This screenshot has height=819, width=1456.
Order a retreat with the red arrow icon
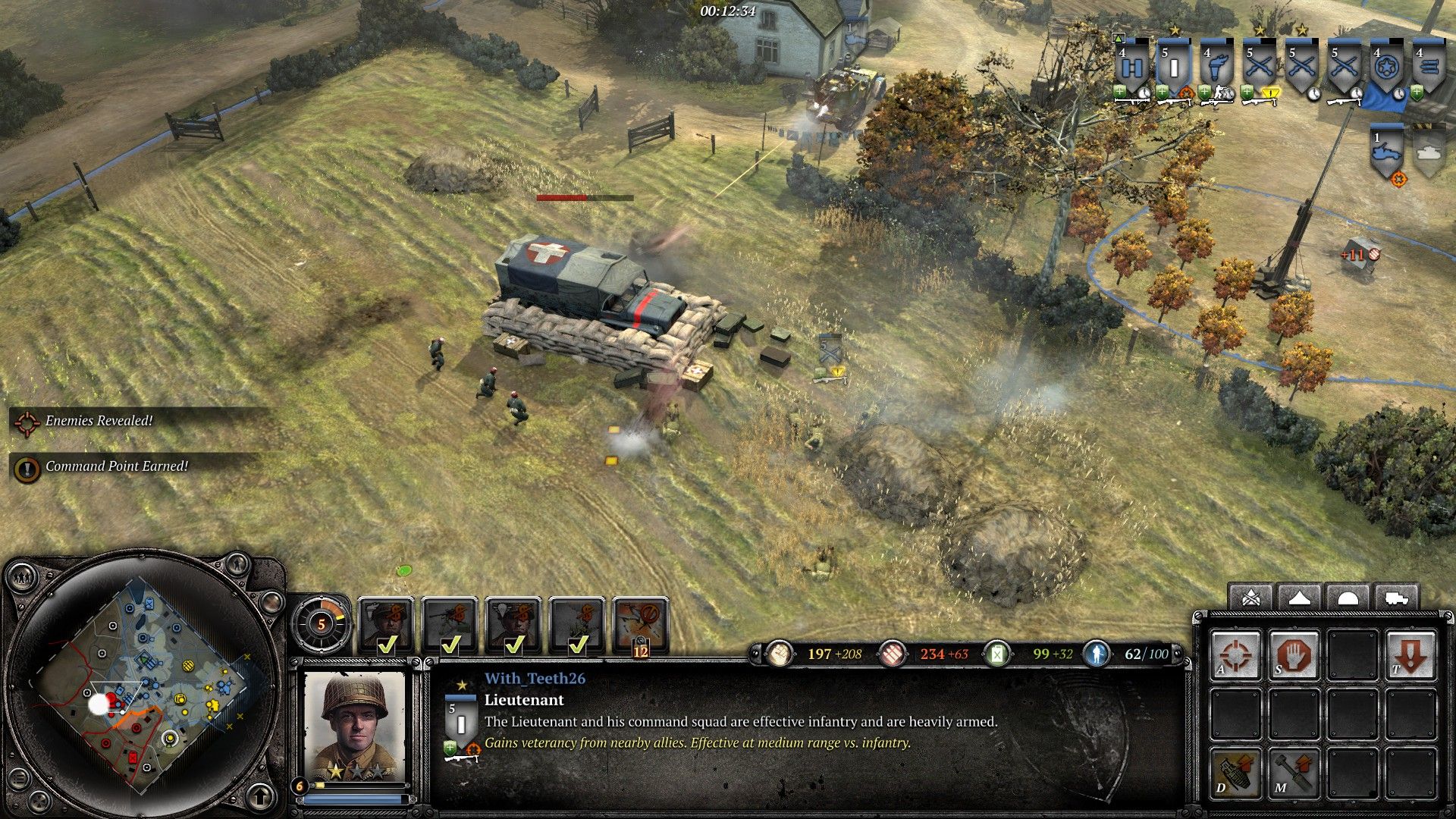click(x=1410, y=654)
